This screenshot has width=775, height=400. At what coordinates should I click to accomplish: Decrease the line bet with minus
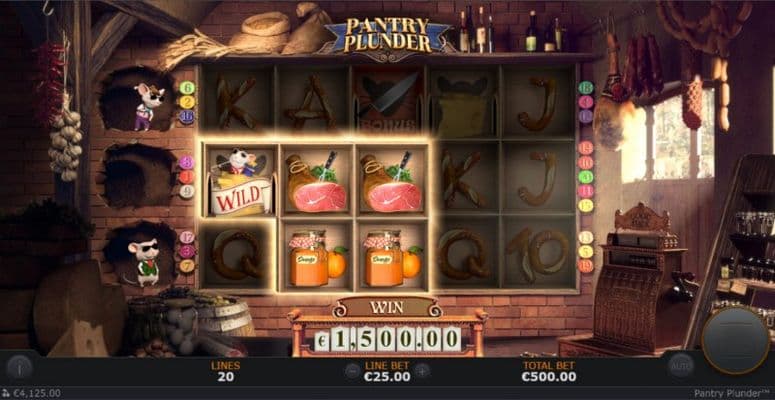(x=351, y=370)
